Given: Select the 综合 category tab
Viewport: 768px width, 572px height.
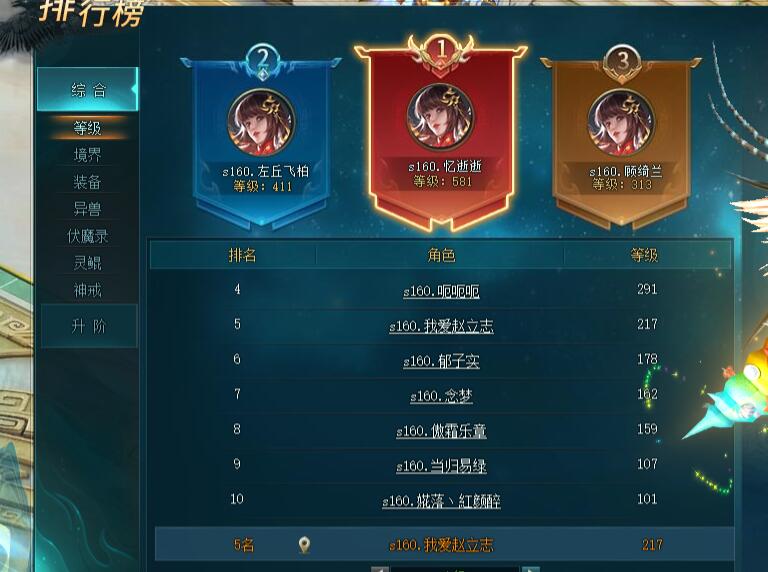Looking at the screenshot, I should pyautogui.click(x=87, y=90).
